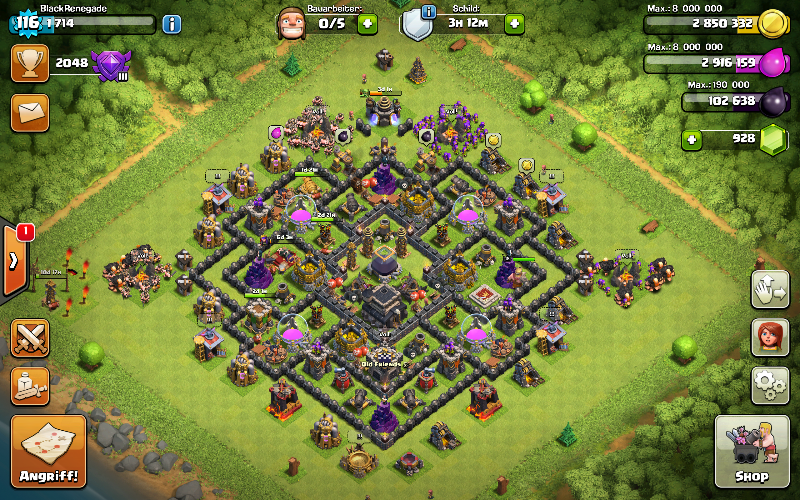Viewport: 800px width, 500px height.
Task: Open the crossed swords battle log
Action: pos(30,338)
